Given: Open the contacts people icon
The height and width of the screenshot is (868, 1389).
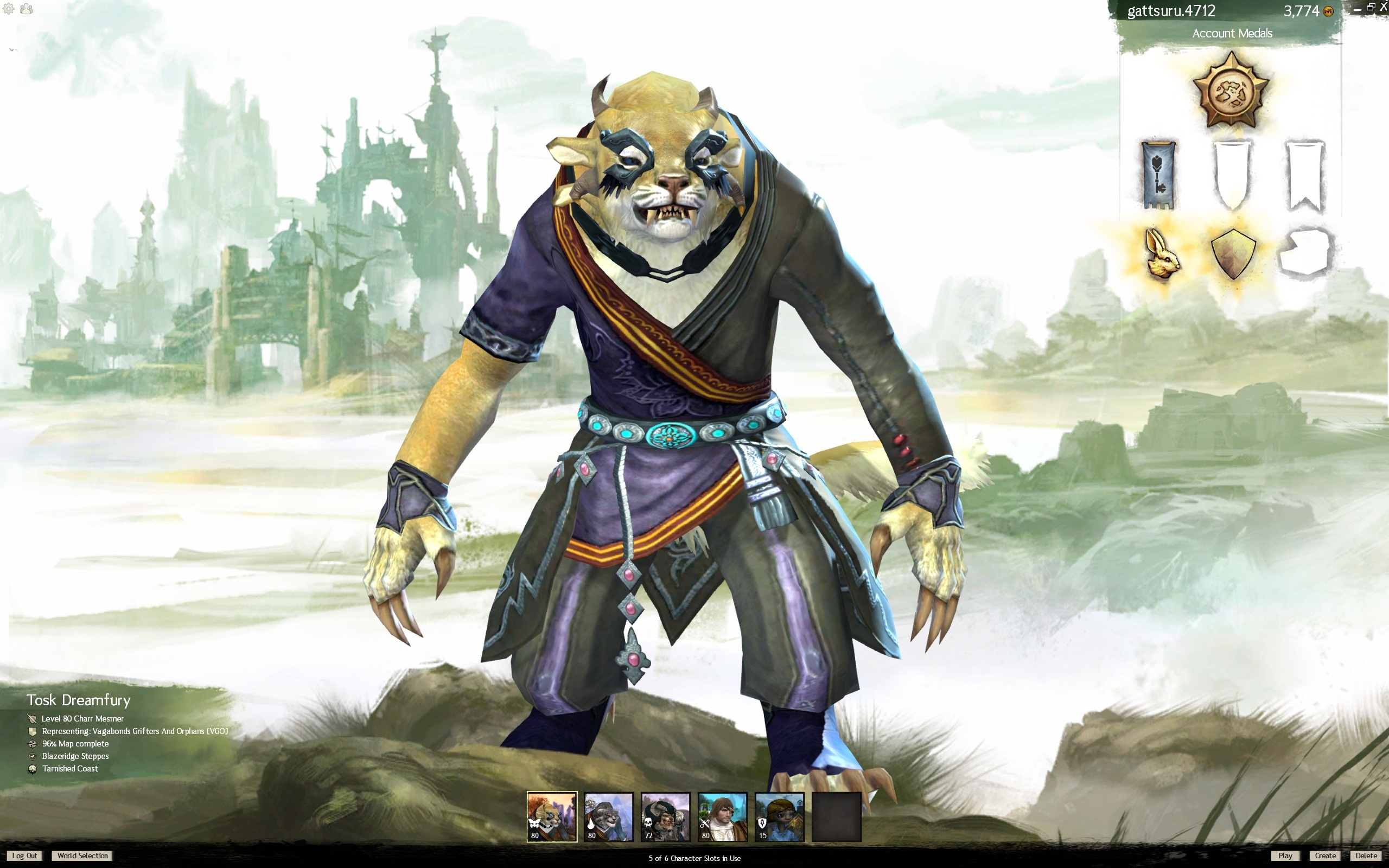Looking at the screenshot, I should click(x=27, y=9).
